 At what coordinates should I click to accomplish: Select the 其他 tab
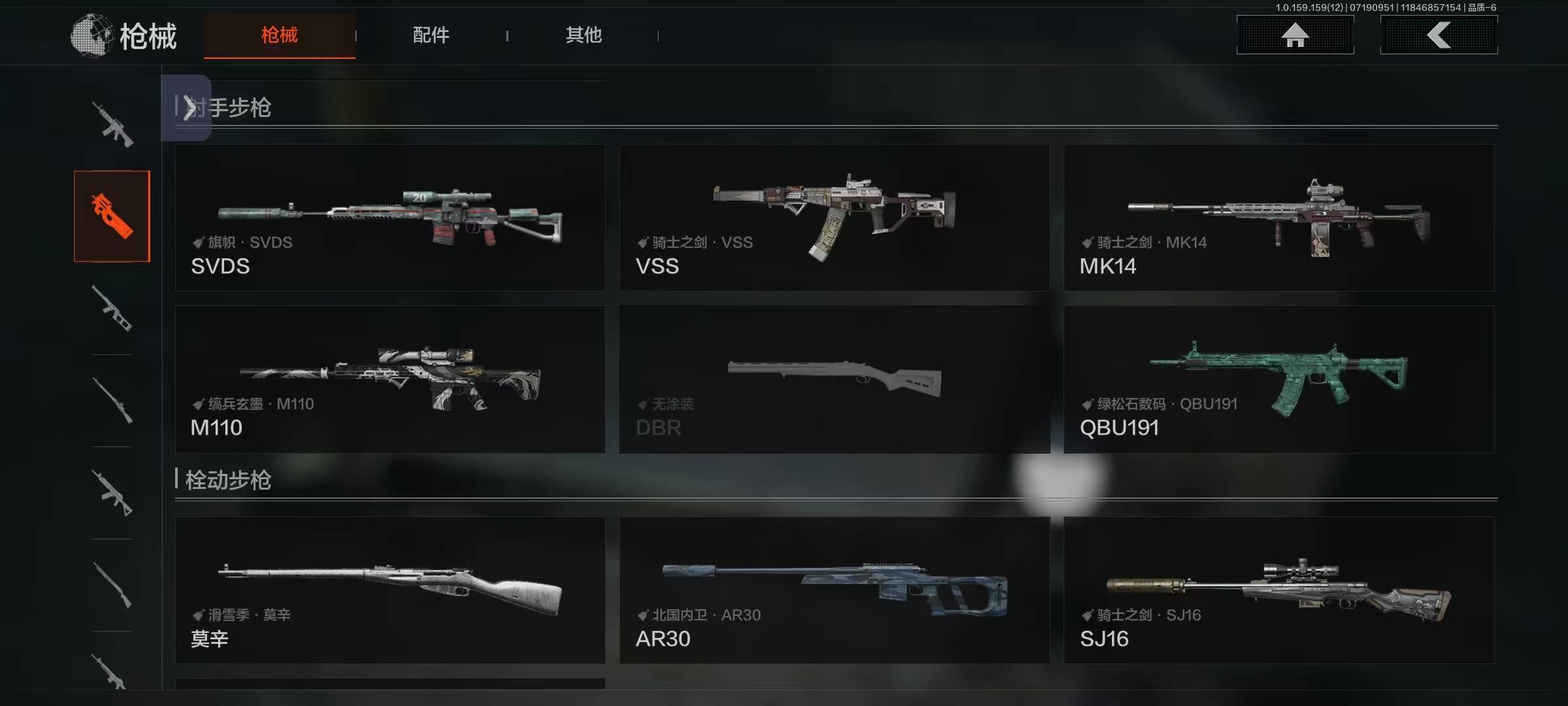[x=583, y=35]
